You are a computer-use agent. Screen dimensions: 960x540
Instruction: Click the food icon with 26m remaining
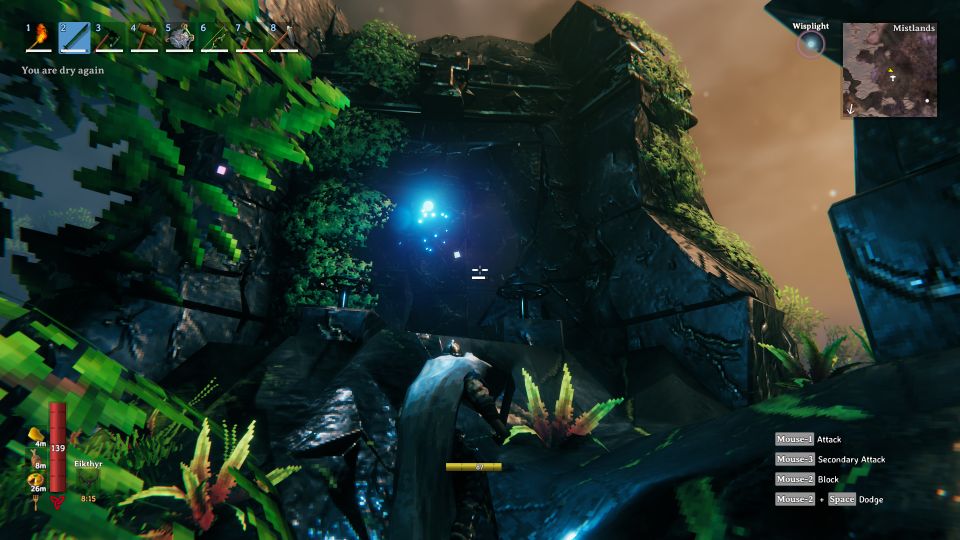click(x=34, y=481)
